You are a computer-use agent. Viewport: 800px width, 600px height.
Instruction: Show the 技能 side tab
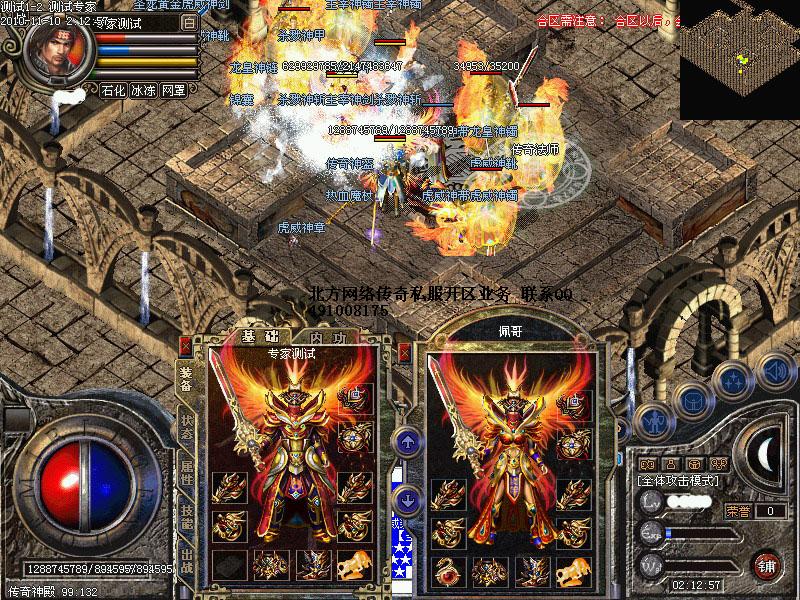187,515
